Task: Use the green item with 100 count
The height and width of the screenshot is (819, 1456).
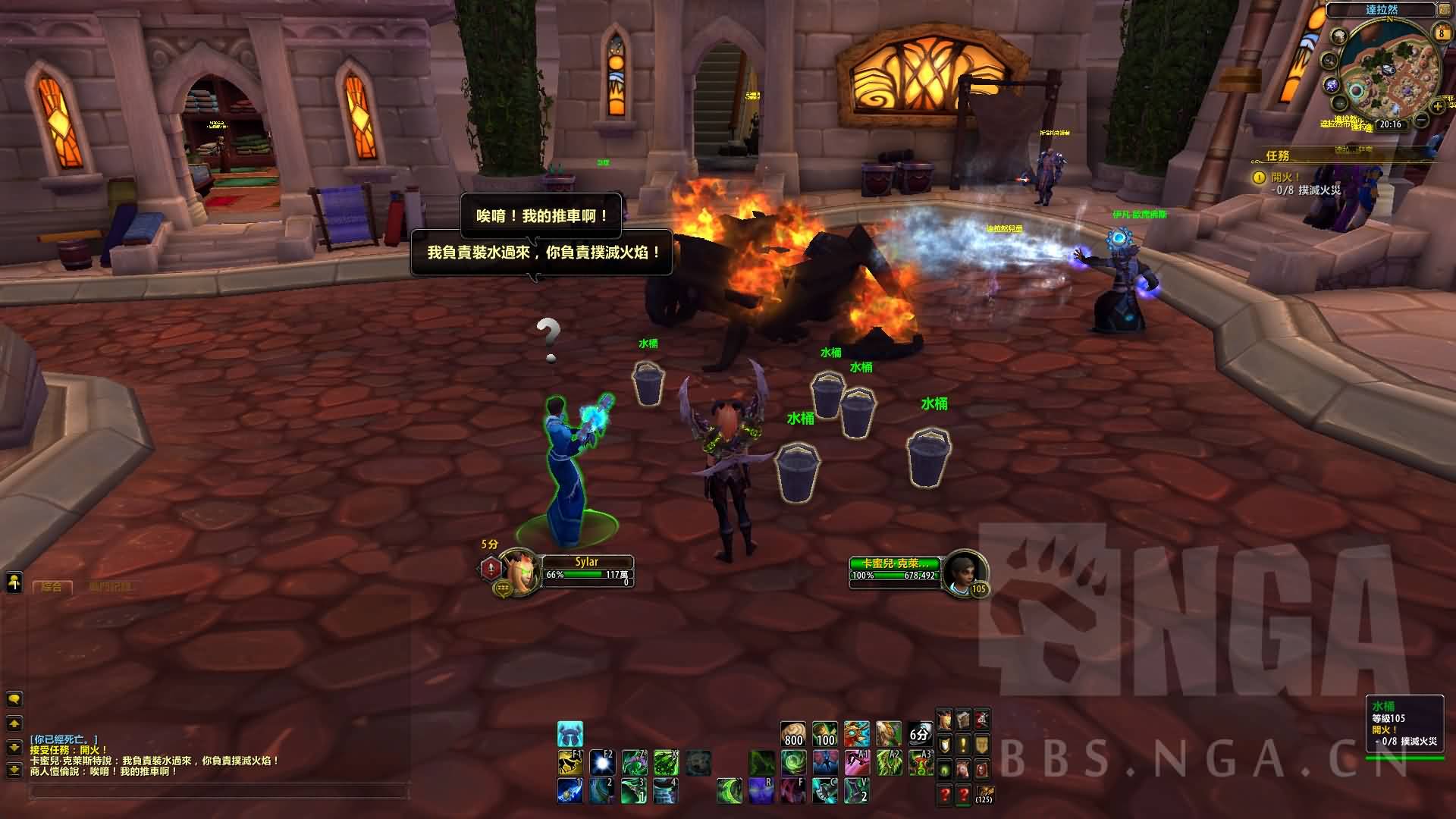Action: click(x=825, y=734)
